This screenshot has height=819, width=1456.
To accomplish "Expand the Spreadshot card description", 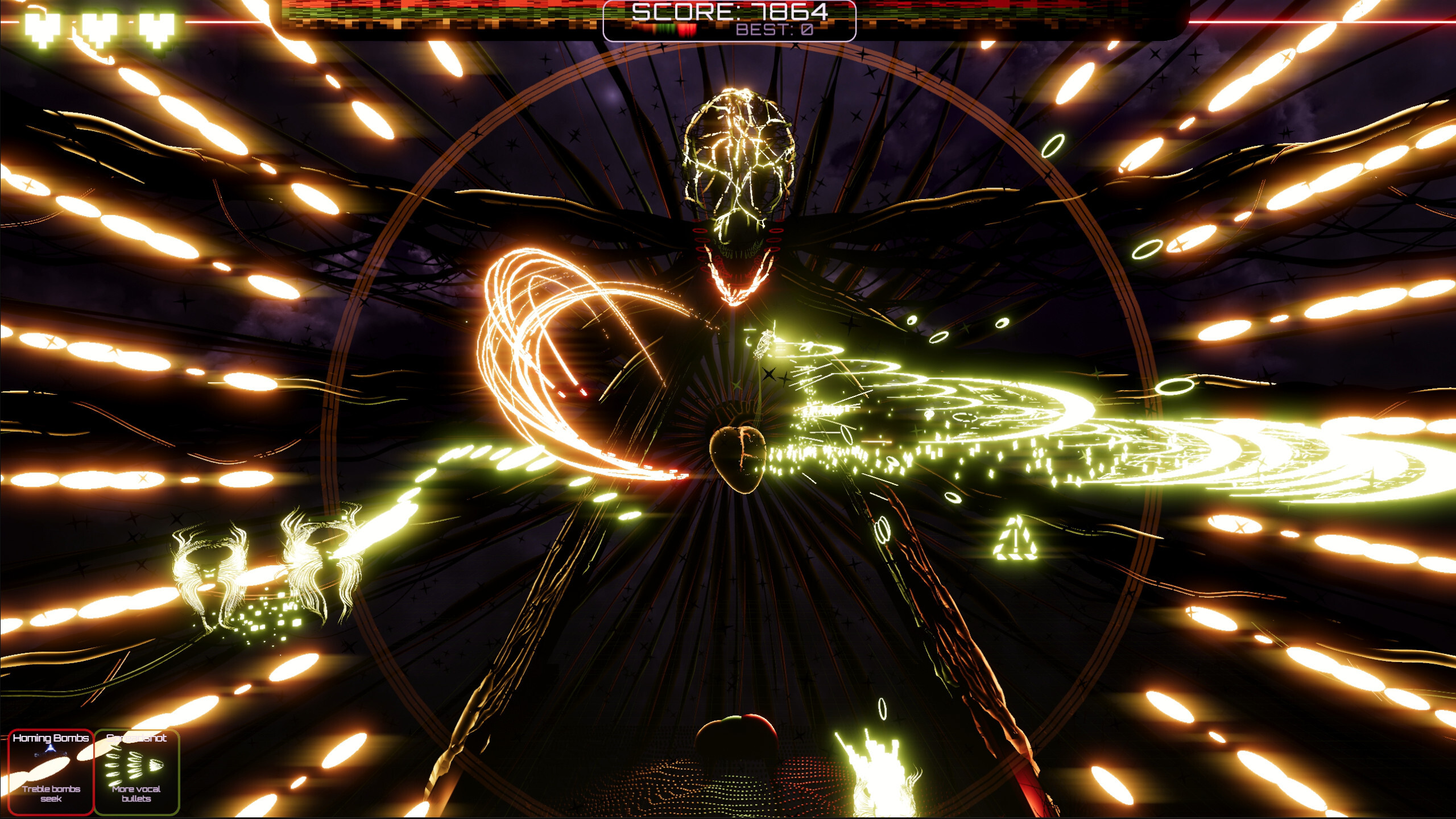I will pos(136,792).
